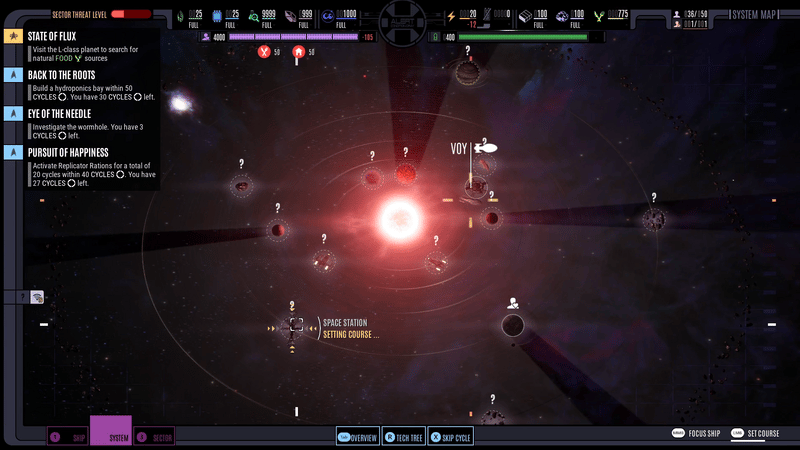Viewport: 800px width, 450px height.
Task: Confirm Set Course
Action: click(755, 433)
